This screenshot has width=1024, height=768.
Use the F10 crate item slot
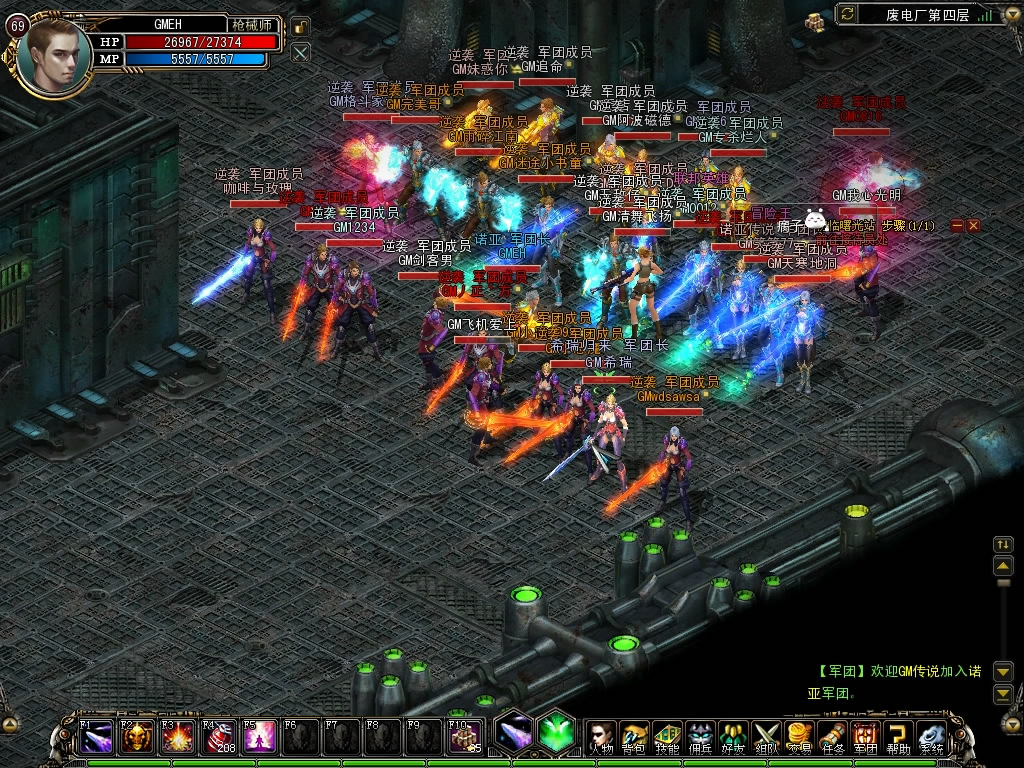(x=464, y=737)
